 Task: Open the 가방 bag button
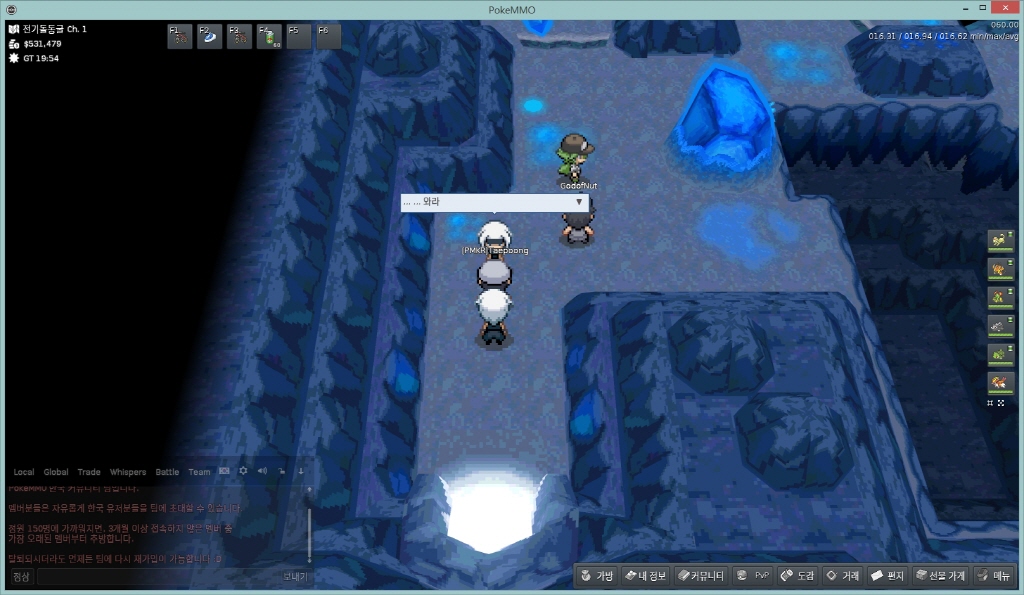[597, 576]
